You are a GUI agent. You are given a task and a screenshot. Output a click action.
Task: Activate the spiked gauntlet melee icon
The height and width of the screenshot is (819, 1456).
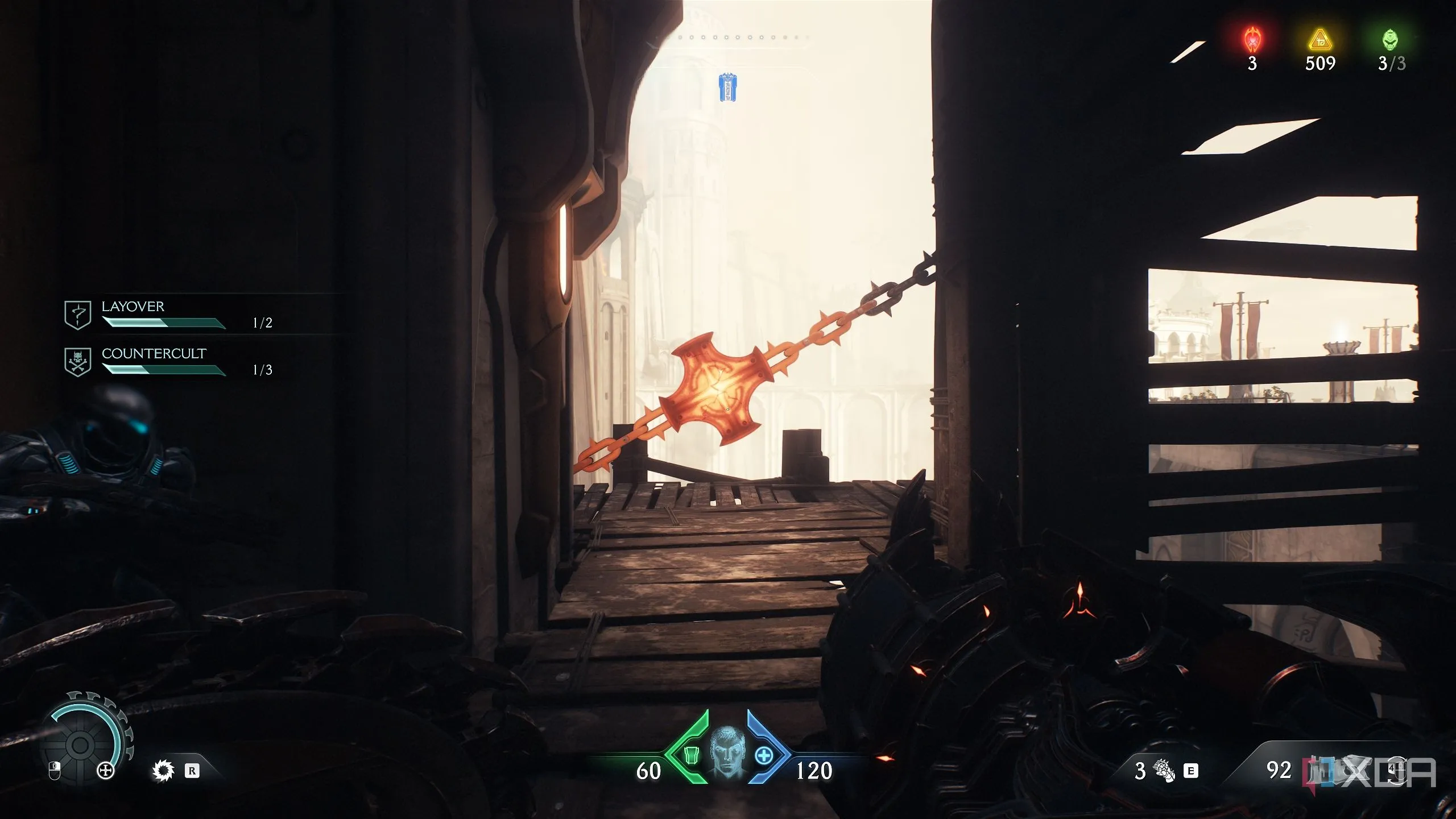click(x=1164, y=771)
